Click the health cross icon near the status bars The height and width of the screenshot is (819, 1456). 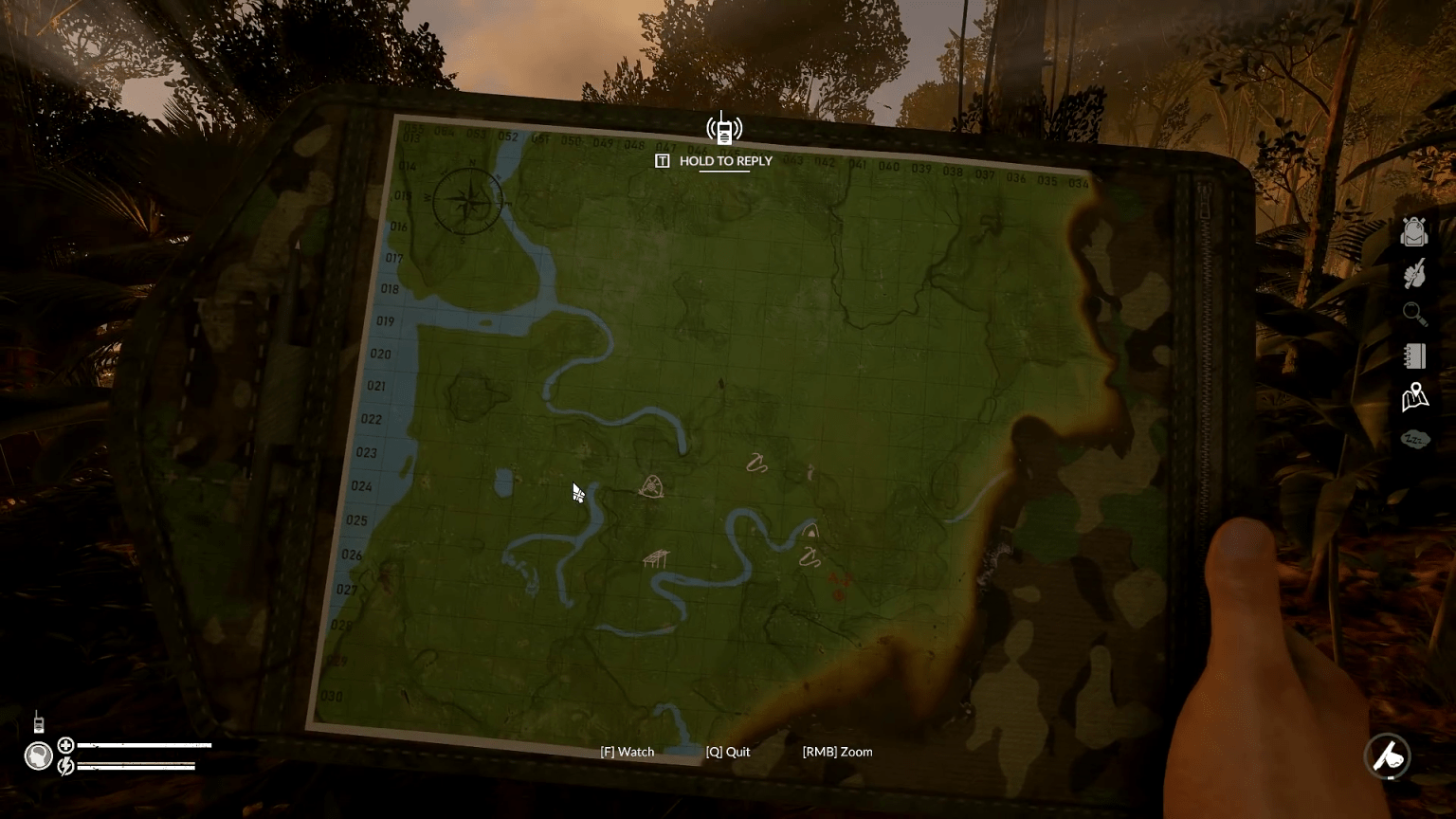(x=65, y=745)
